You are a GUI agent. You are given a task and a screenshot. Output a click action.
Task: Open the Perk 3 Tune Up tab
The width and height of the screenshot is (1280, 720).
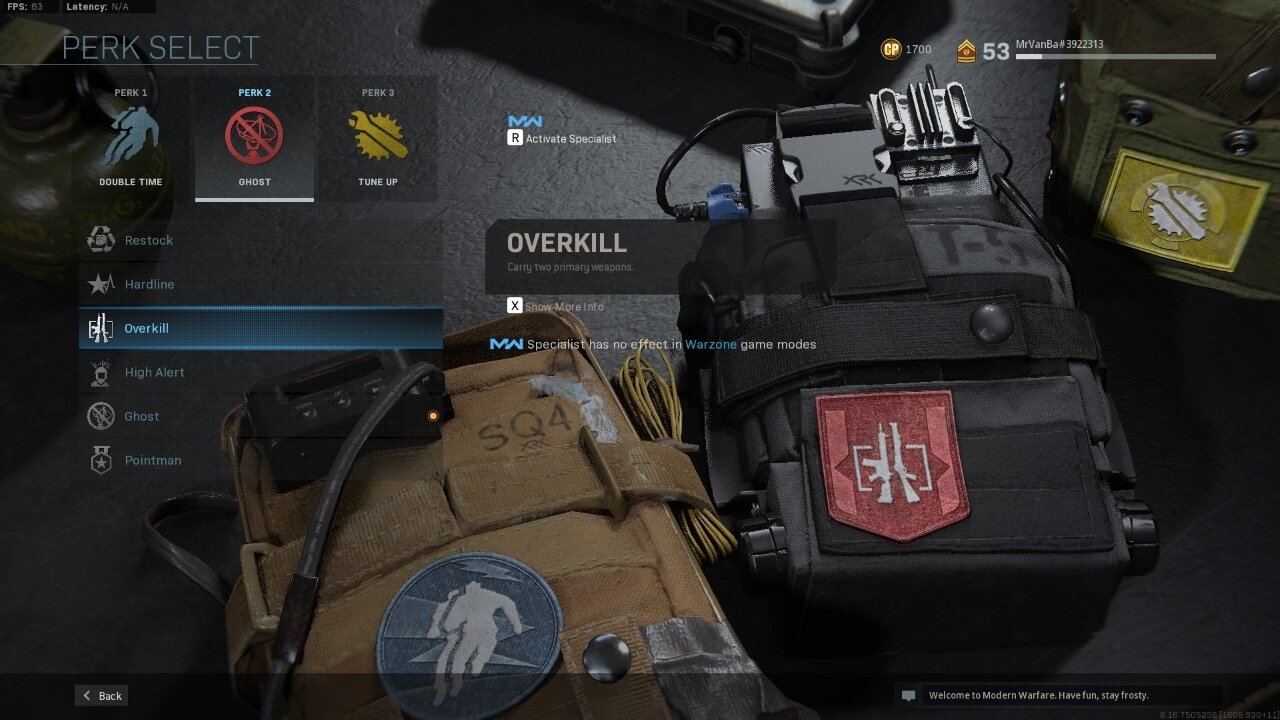point(377,138)
